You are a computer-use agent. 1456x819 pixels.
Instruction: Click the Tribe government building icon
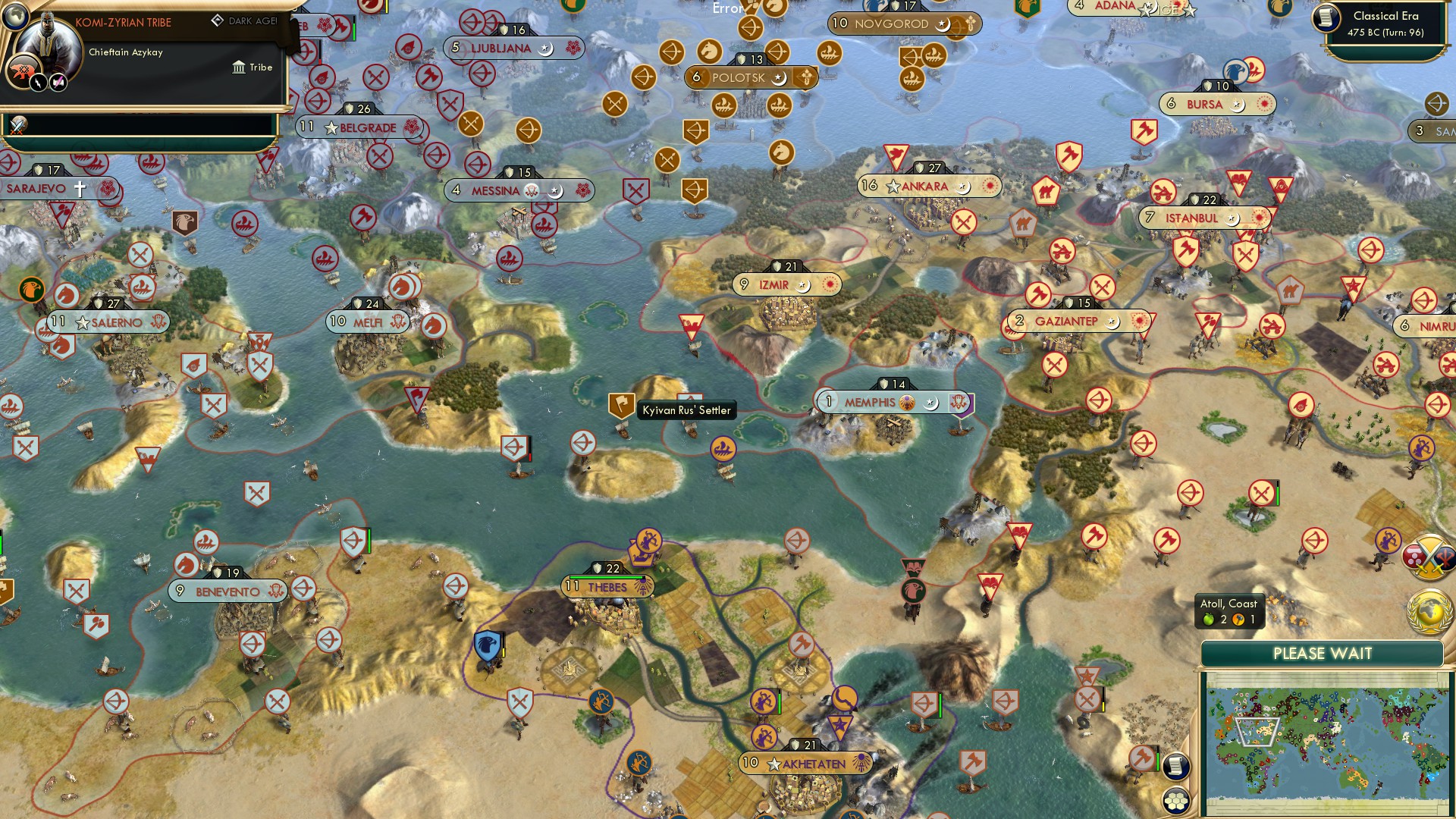pos(239,69)
